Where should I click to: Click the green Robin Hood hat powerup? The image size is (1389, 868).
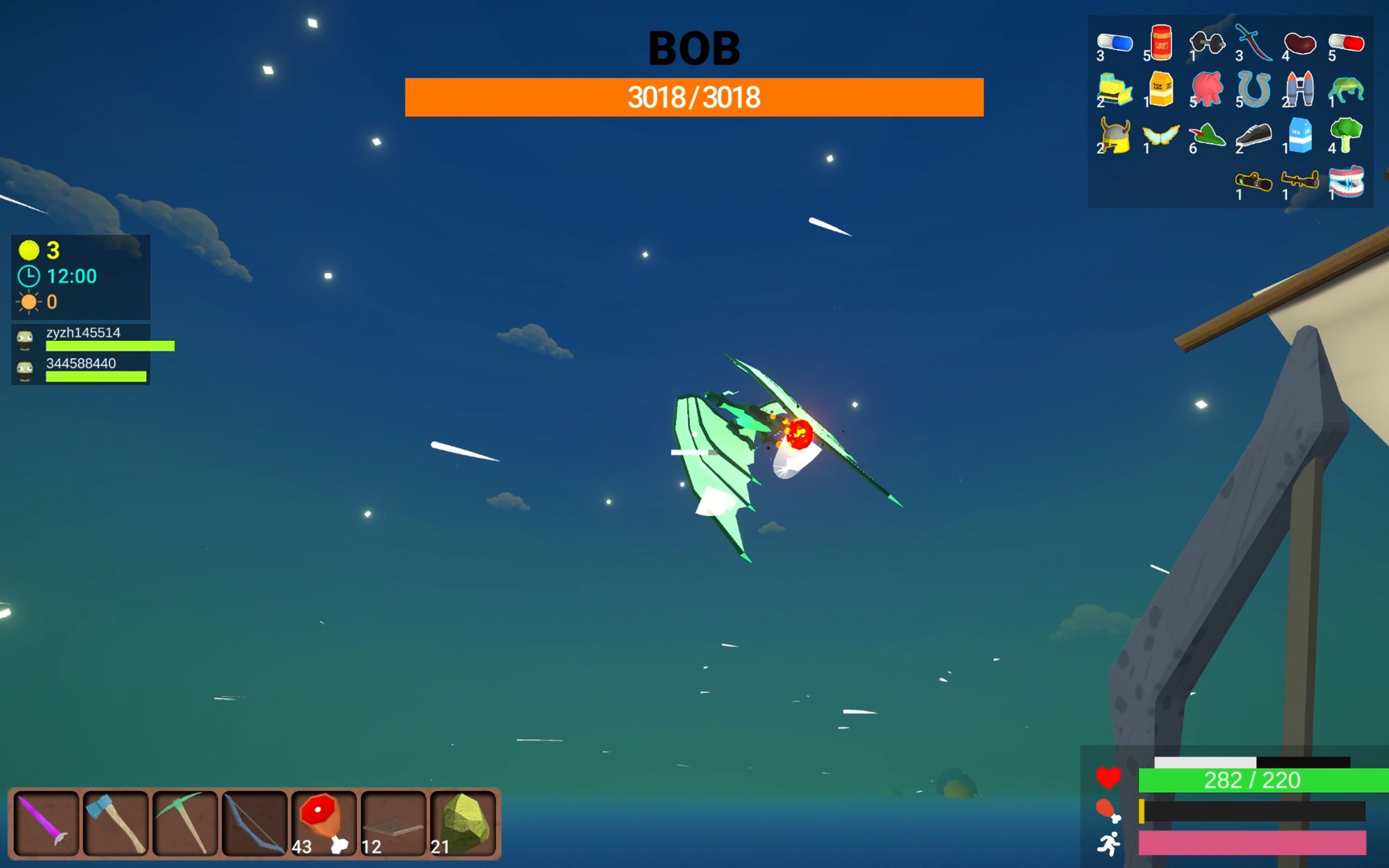1207,136
